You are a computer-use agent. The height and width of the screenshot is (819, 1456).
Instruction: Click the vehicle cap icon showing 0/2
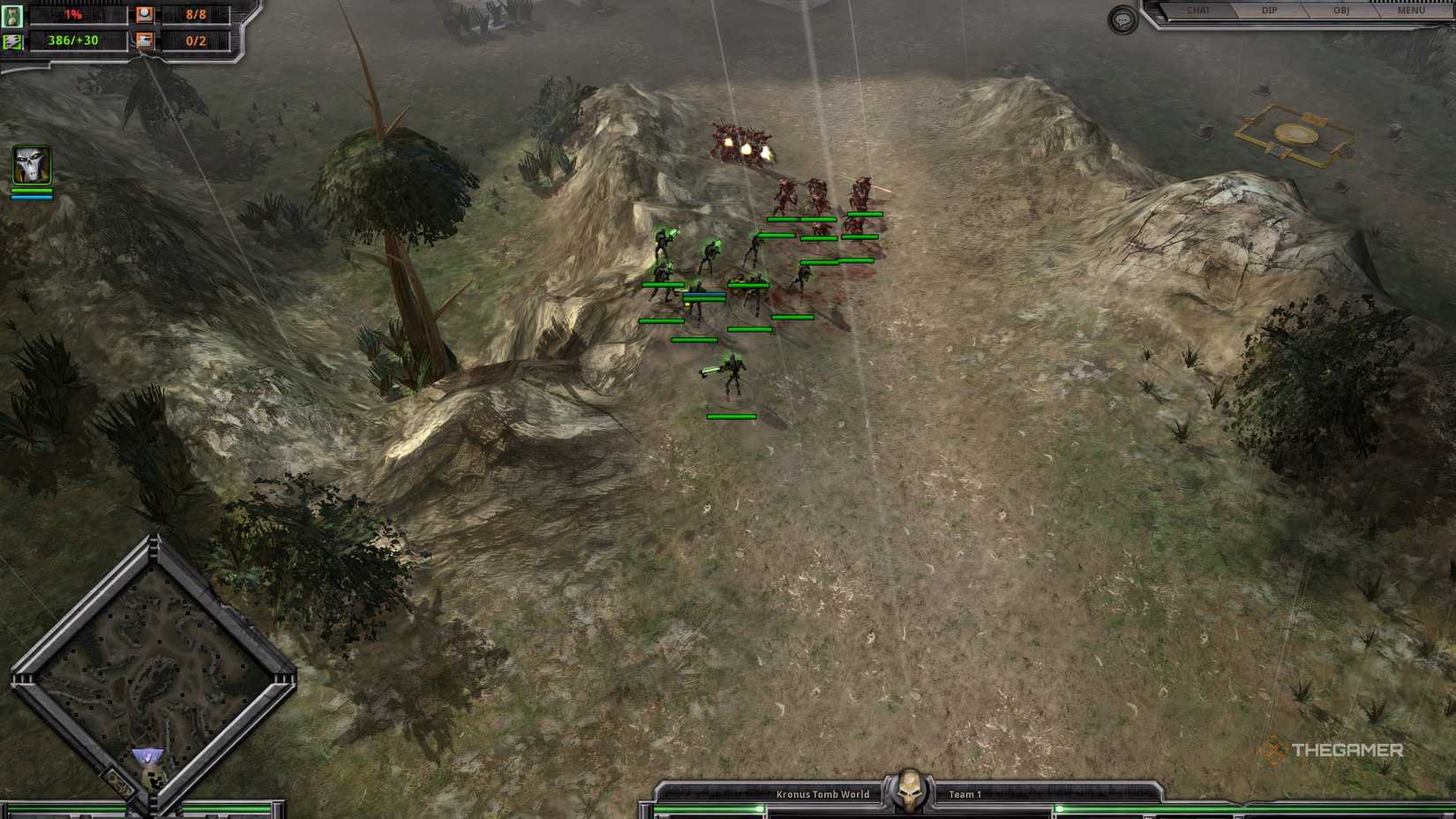pyautogui.click(x=143, y=41)
